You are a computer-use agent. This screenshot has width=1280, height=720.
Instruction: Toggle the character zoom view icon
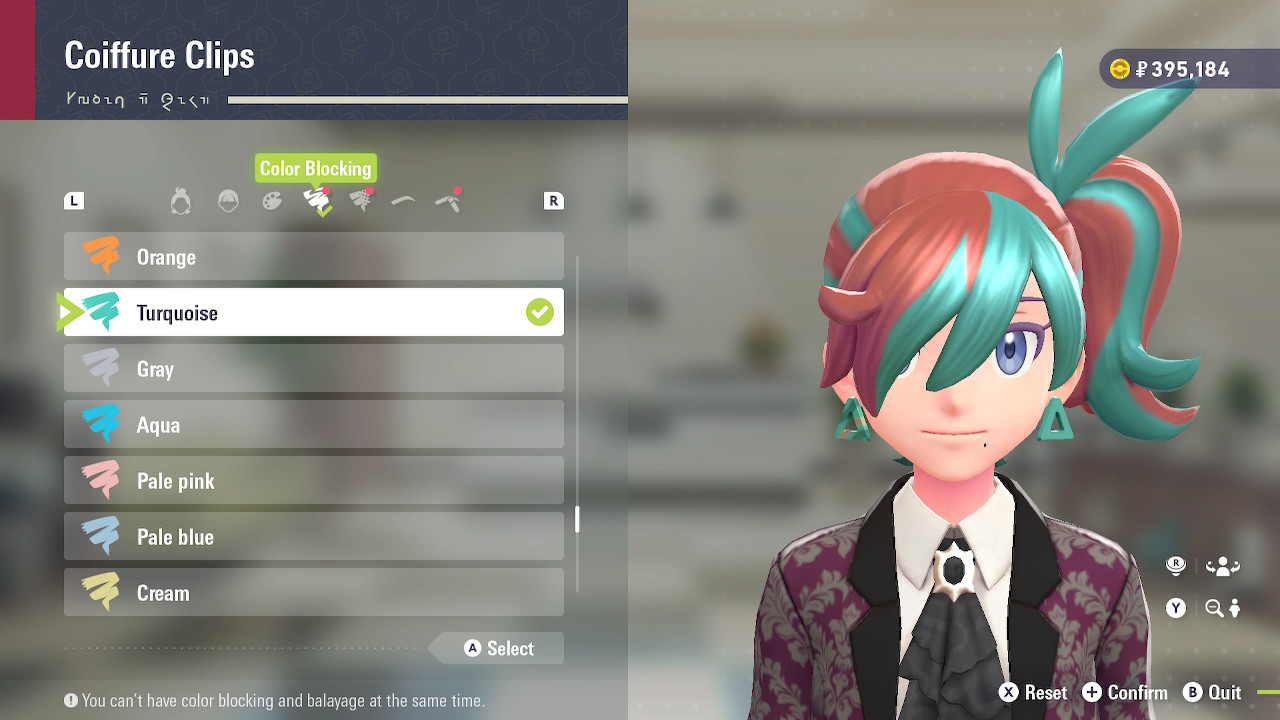(x=1222, y=608)
